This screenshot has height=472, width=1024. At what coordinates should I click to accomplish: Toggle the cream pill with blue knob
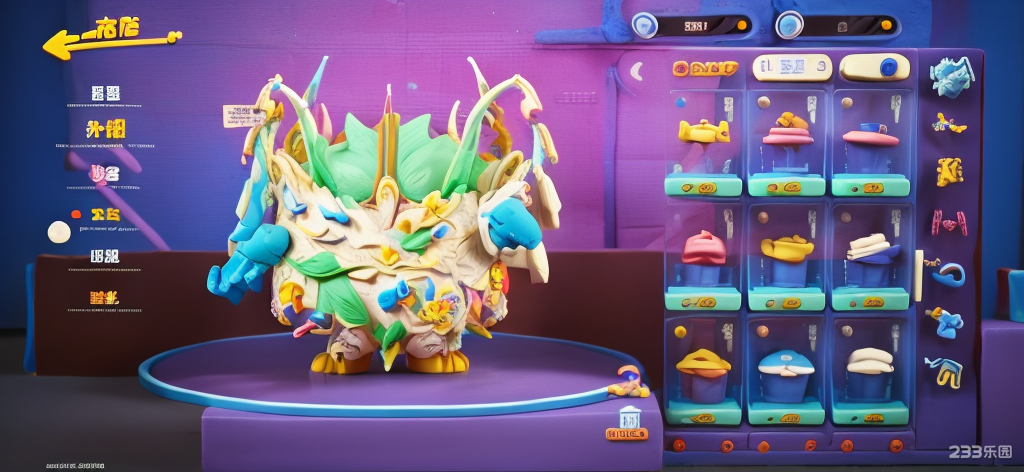coord(874,67)
